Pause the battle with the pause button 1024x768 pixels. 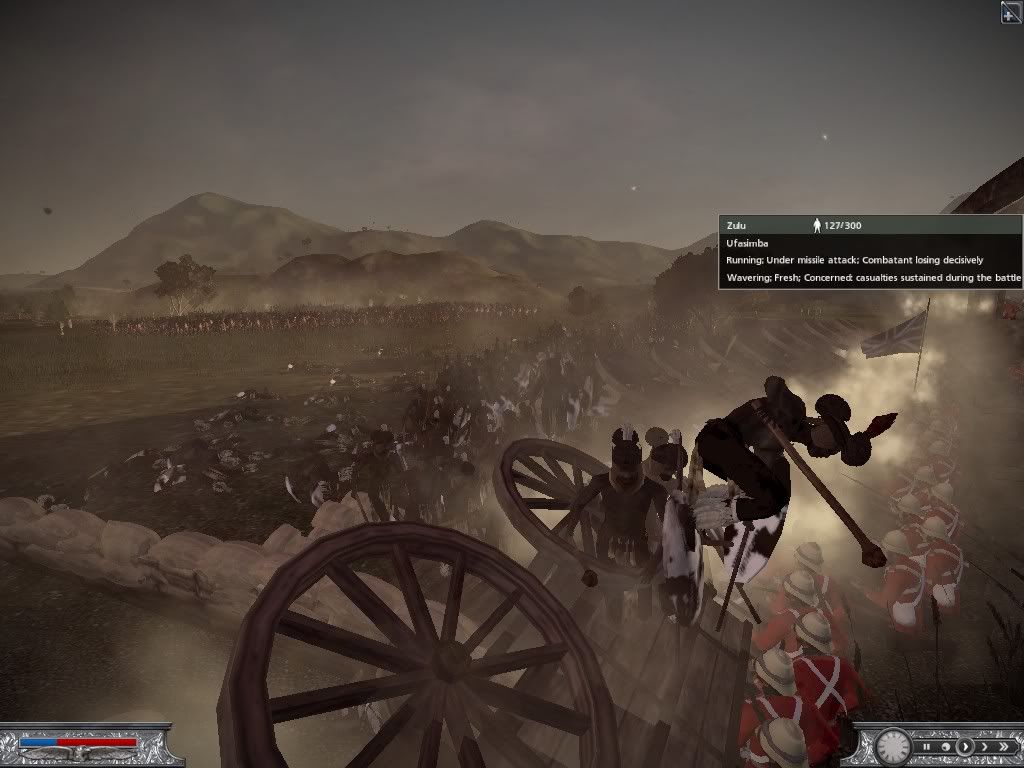pyautogui.click(x=927, y=746)
